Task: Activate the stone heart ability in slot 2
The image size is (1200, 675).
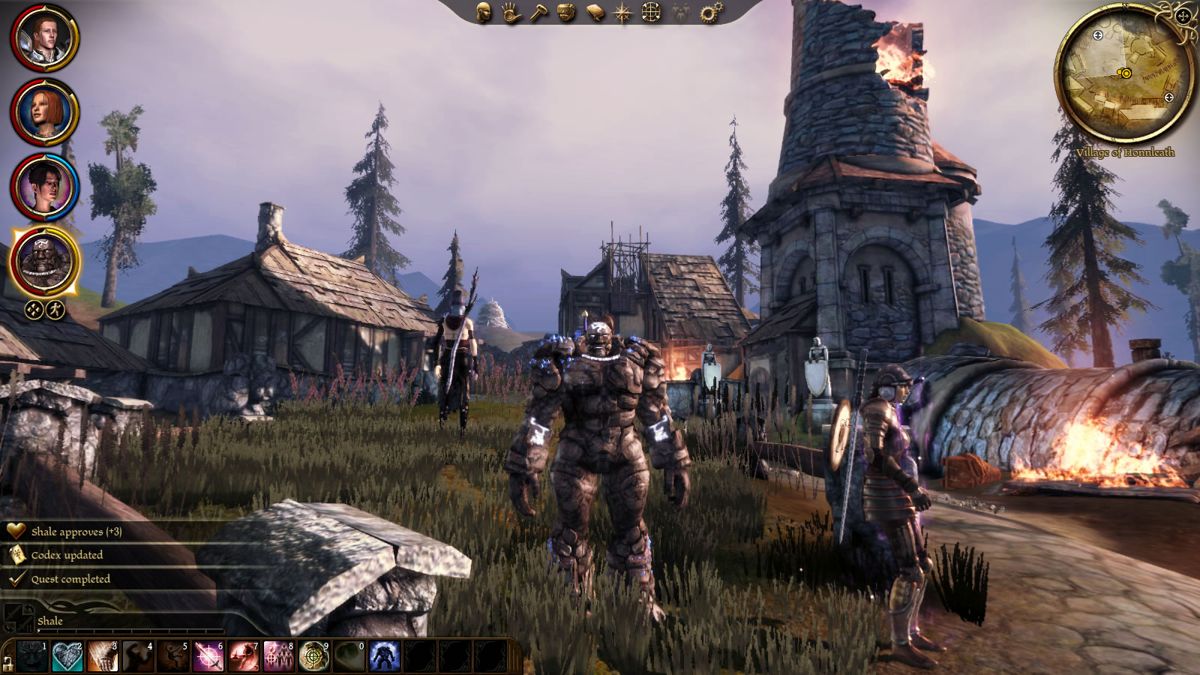Action: click(67, 656)
